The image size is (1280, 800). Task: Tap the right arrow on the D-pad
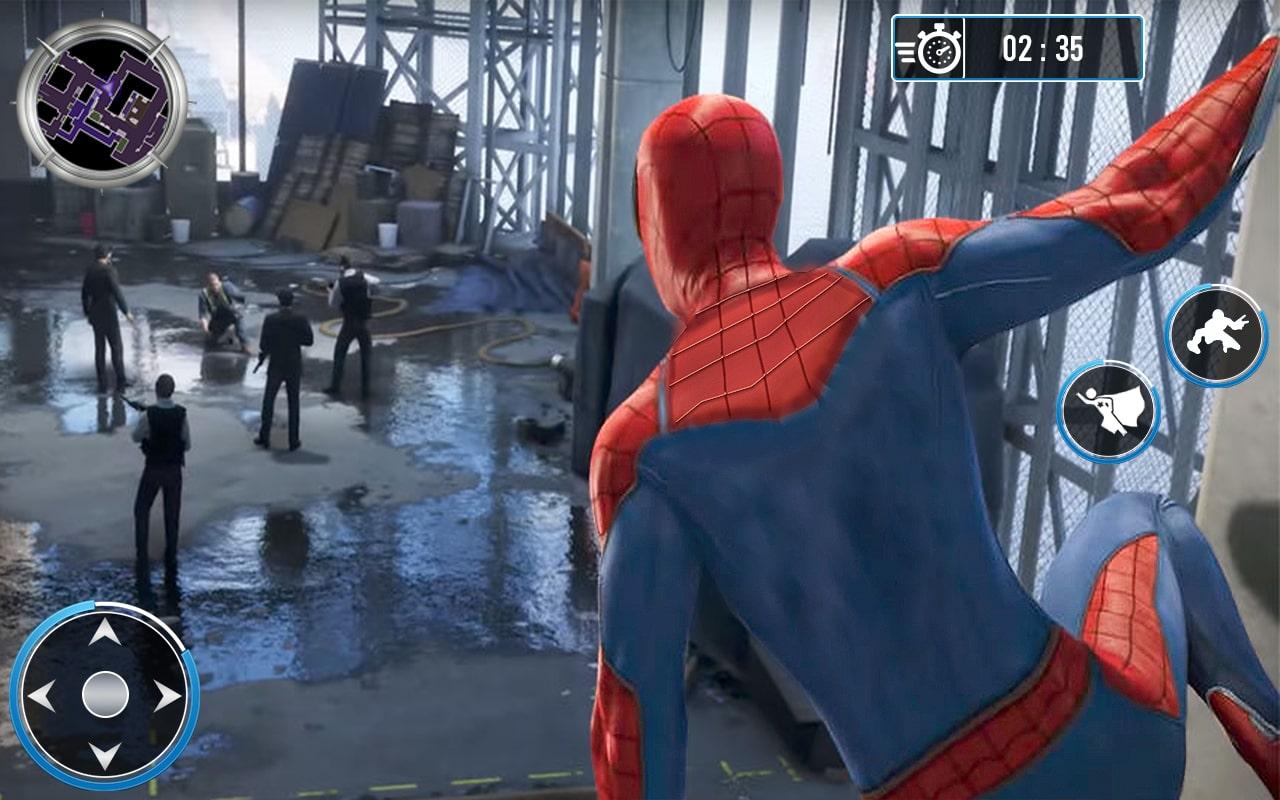click(166, 695)
